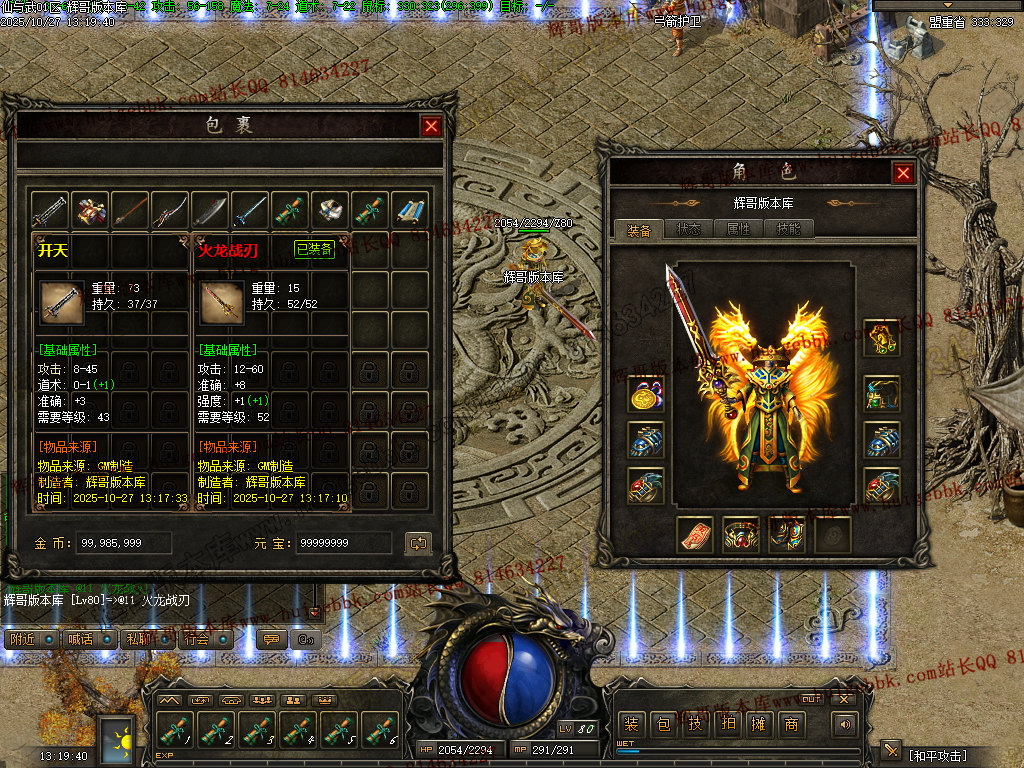Select the 装备 equipment tab
This screenshot has height=768, width=1024.
pos(639,229)
